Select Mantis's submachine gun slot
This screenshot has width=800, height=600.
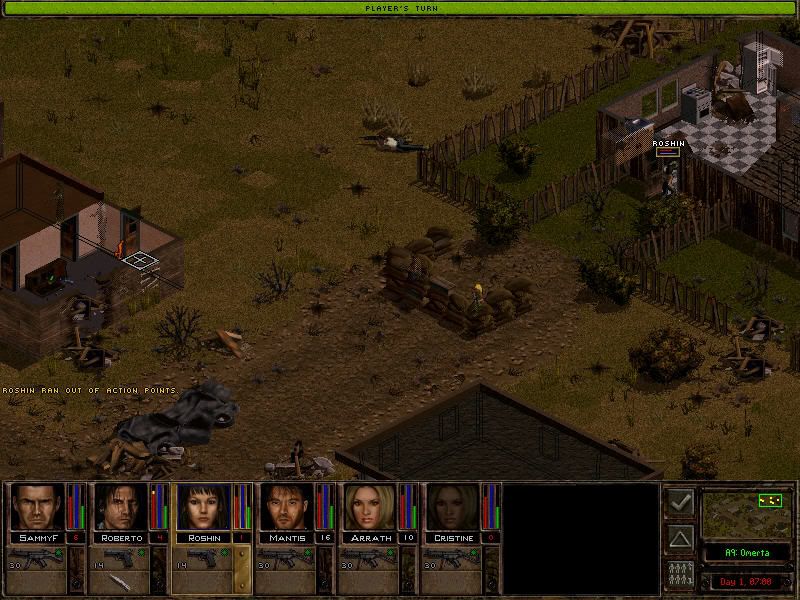289,558
